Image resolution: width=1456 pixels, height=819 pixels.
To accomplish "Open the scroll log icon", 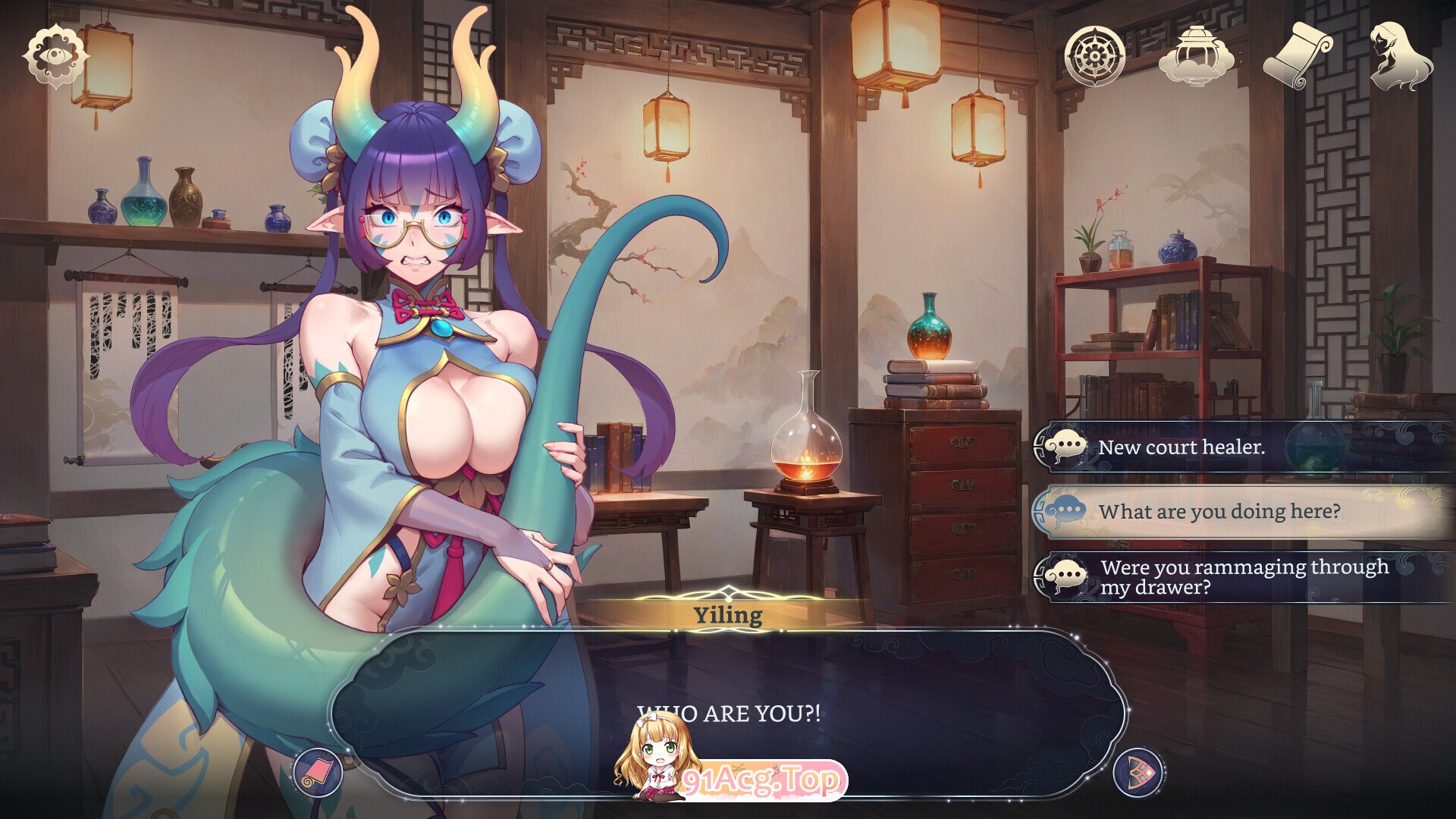I will (x=1298, y=56).
